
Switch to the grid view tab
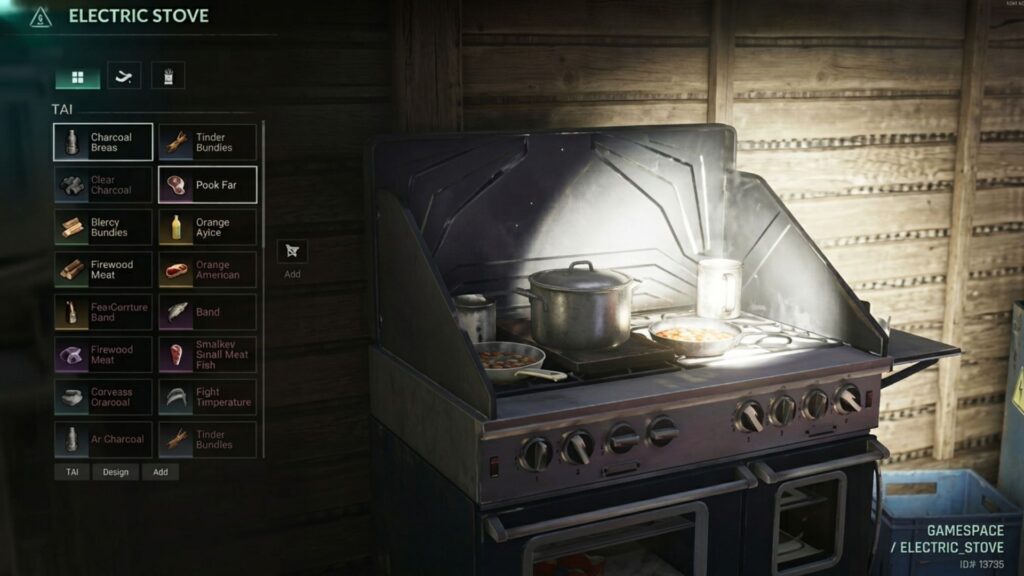click(77, 77)
